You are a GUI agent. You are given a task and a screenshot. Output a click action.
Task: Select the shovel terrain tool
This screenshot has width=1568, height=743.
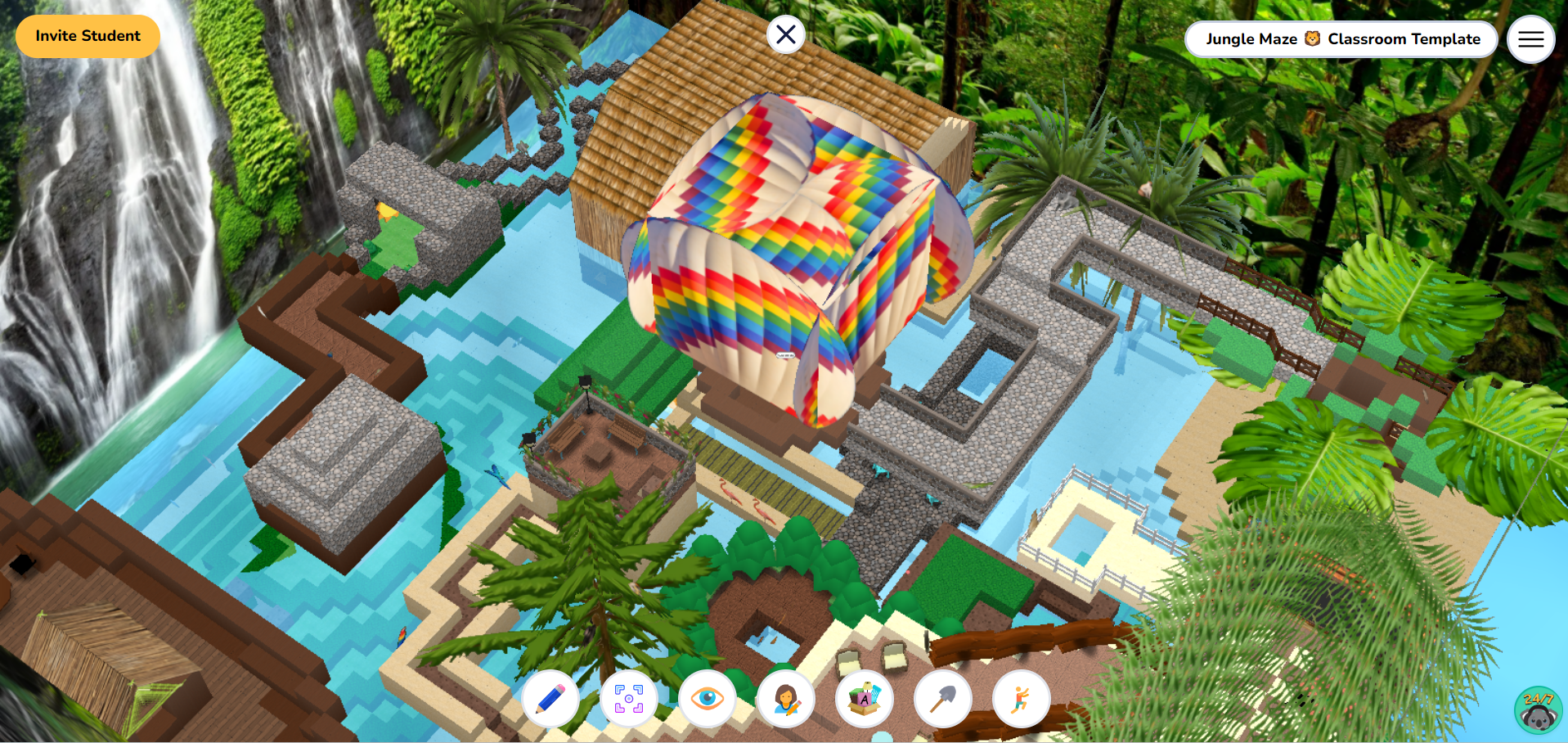click(942, 700)
